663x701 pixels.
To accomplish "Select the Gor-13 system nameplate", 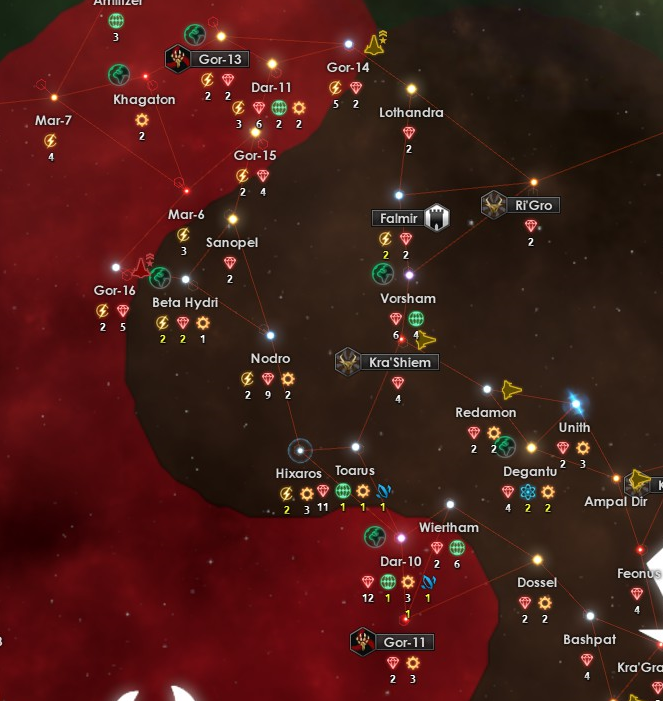I will (x=218, y=59).
